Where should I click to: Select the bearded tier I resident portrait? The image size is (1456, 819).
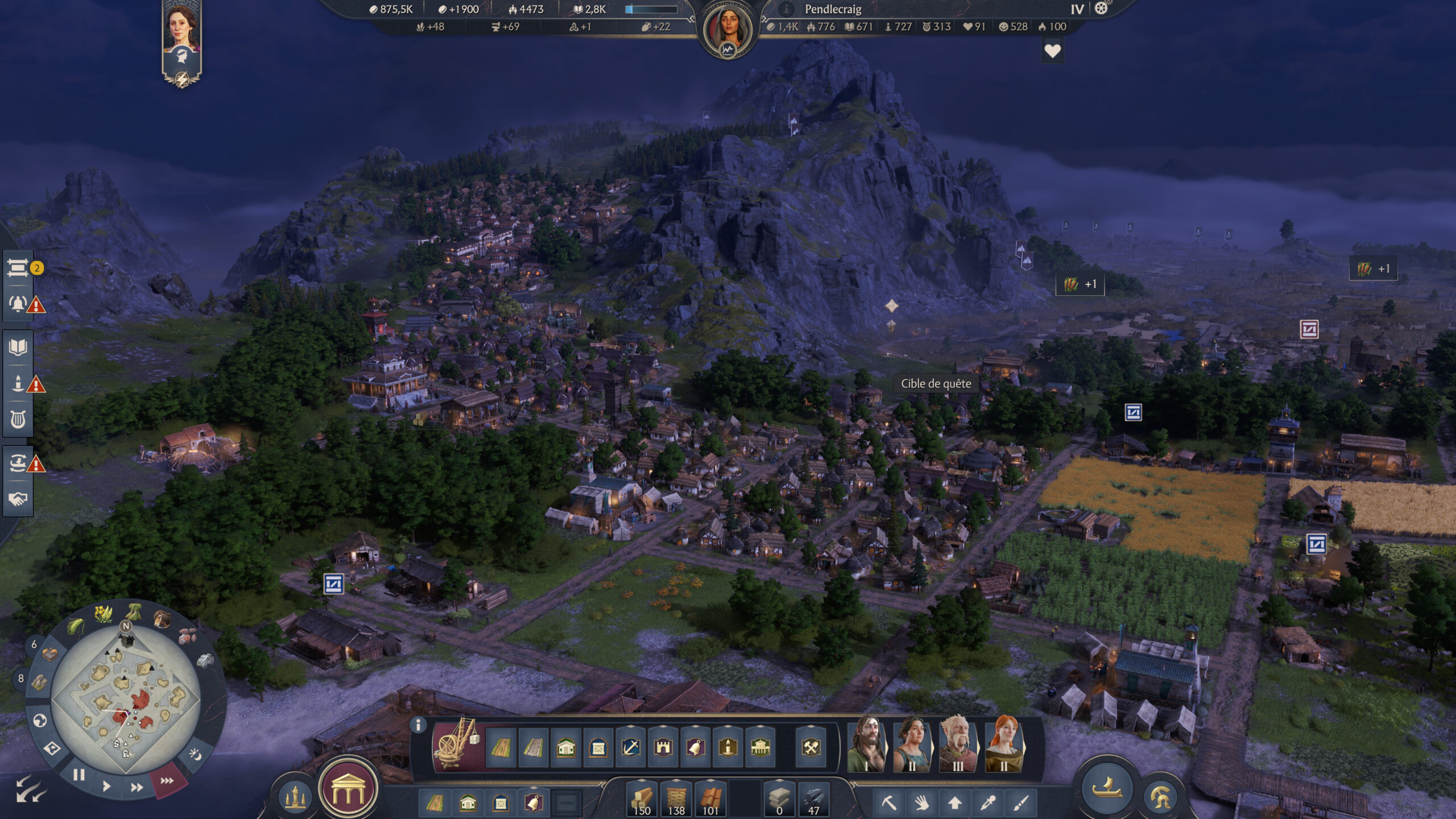866,744
